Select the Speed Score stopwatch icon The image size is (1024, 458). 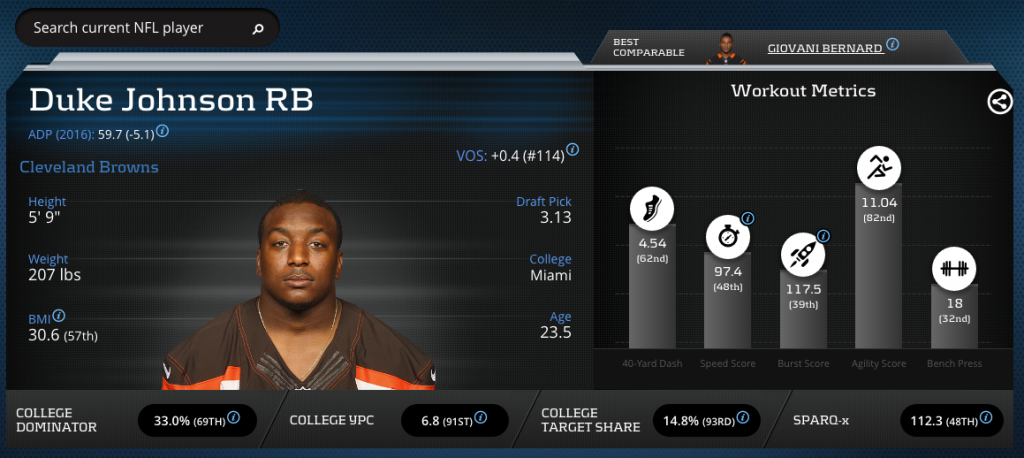click(726, 237)
